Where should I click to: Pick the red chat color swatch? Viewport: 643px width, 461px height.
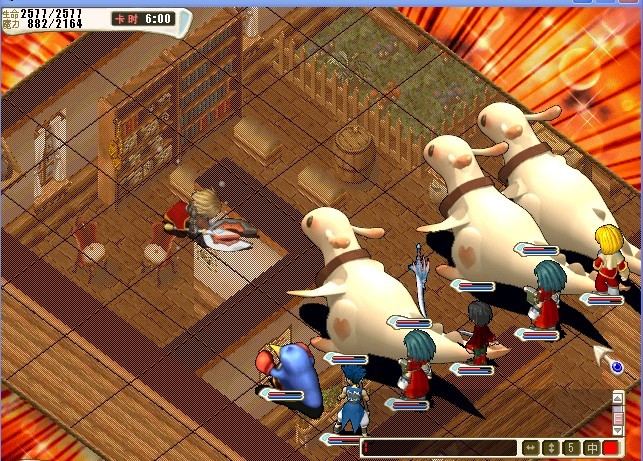point(611,448)
